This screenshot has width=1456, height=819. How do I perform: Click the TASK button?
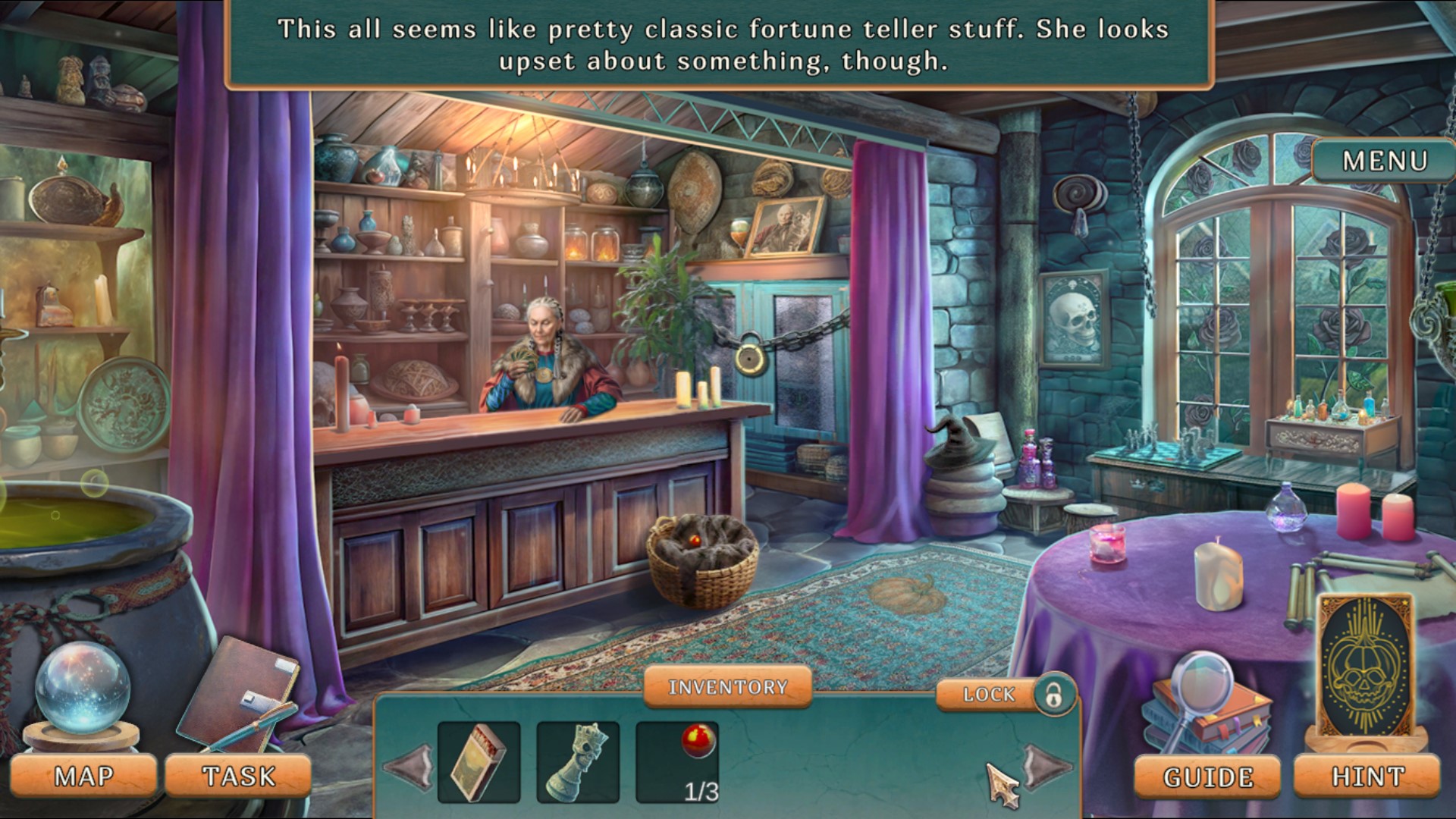click(x=238, y=777)
